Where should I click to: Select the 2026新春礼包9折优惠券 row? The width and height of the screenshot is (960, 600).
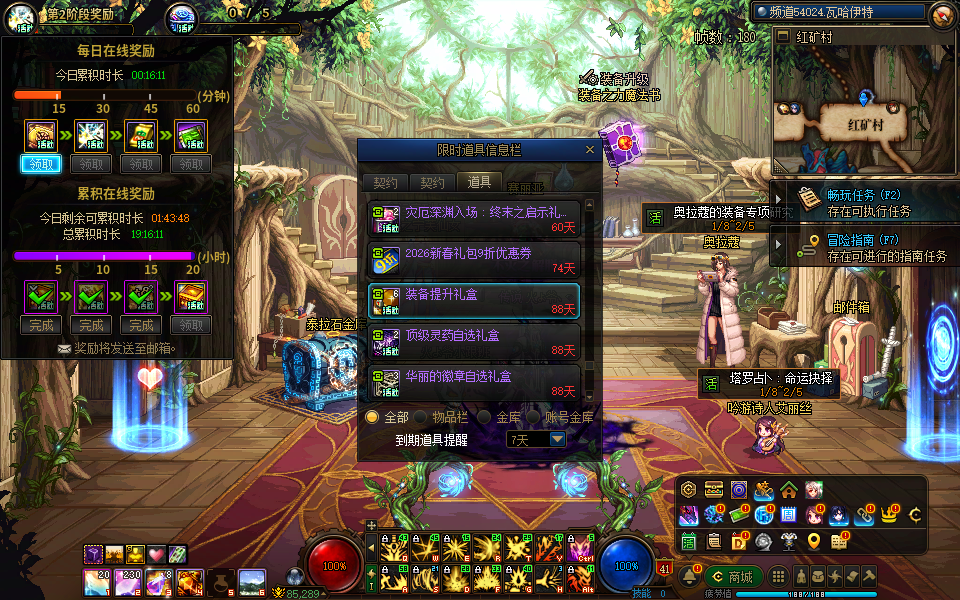click(x=474, y=260)
